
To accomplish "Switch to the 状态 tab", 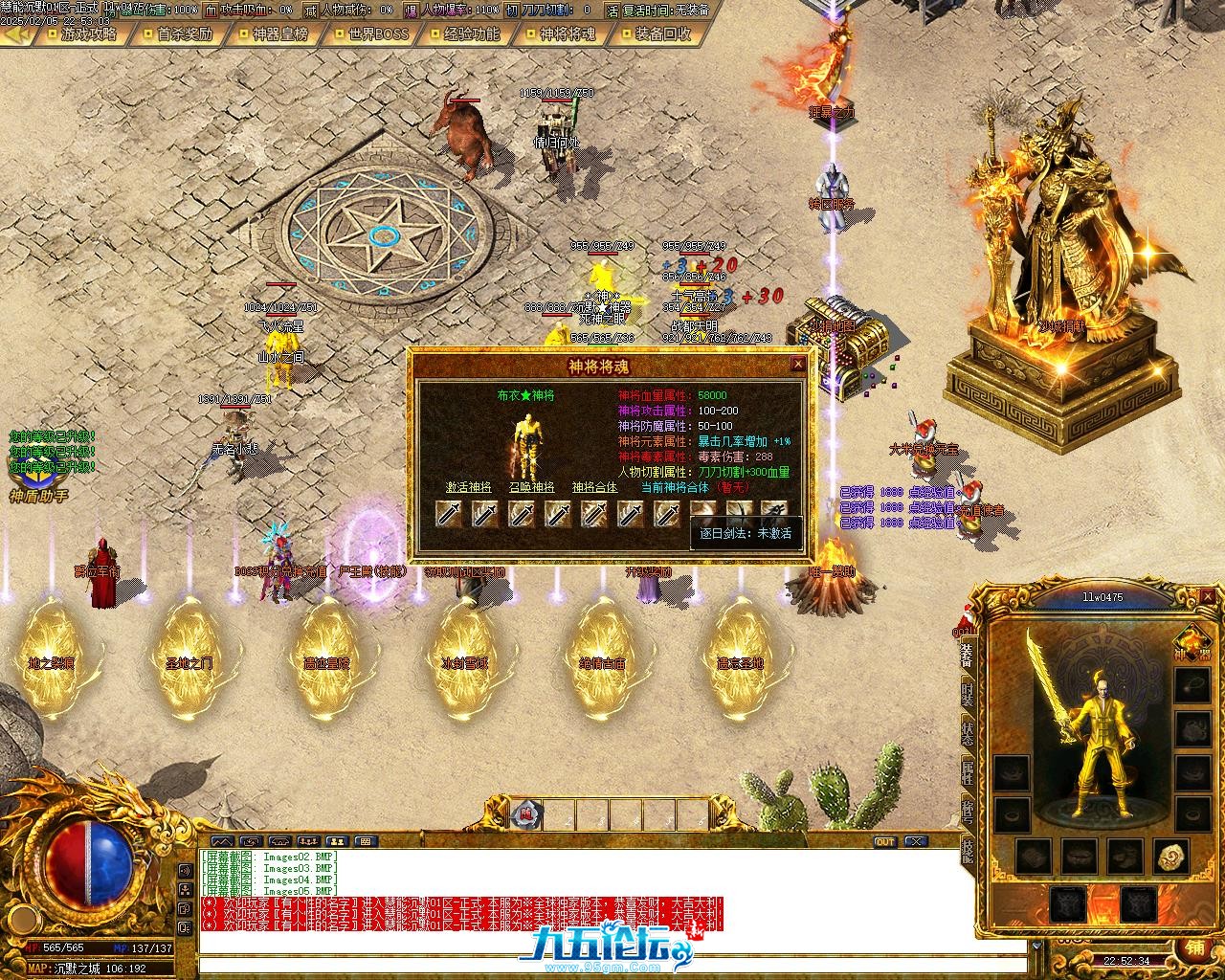I will point(968,734).
